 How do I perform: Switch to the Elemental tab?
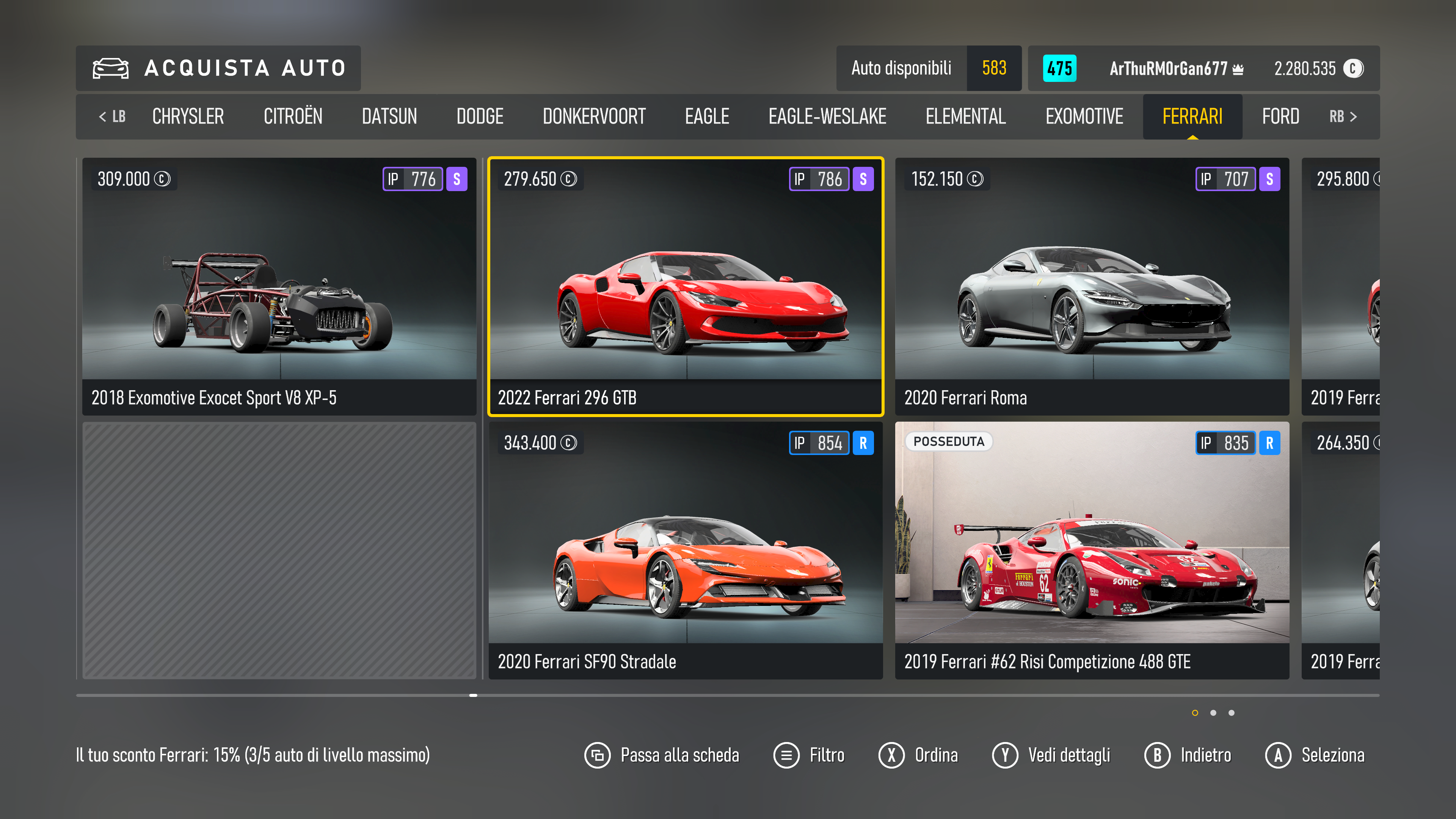coord(965,116)
